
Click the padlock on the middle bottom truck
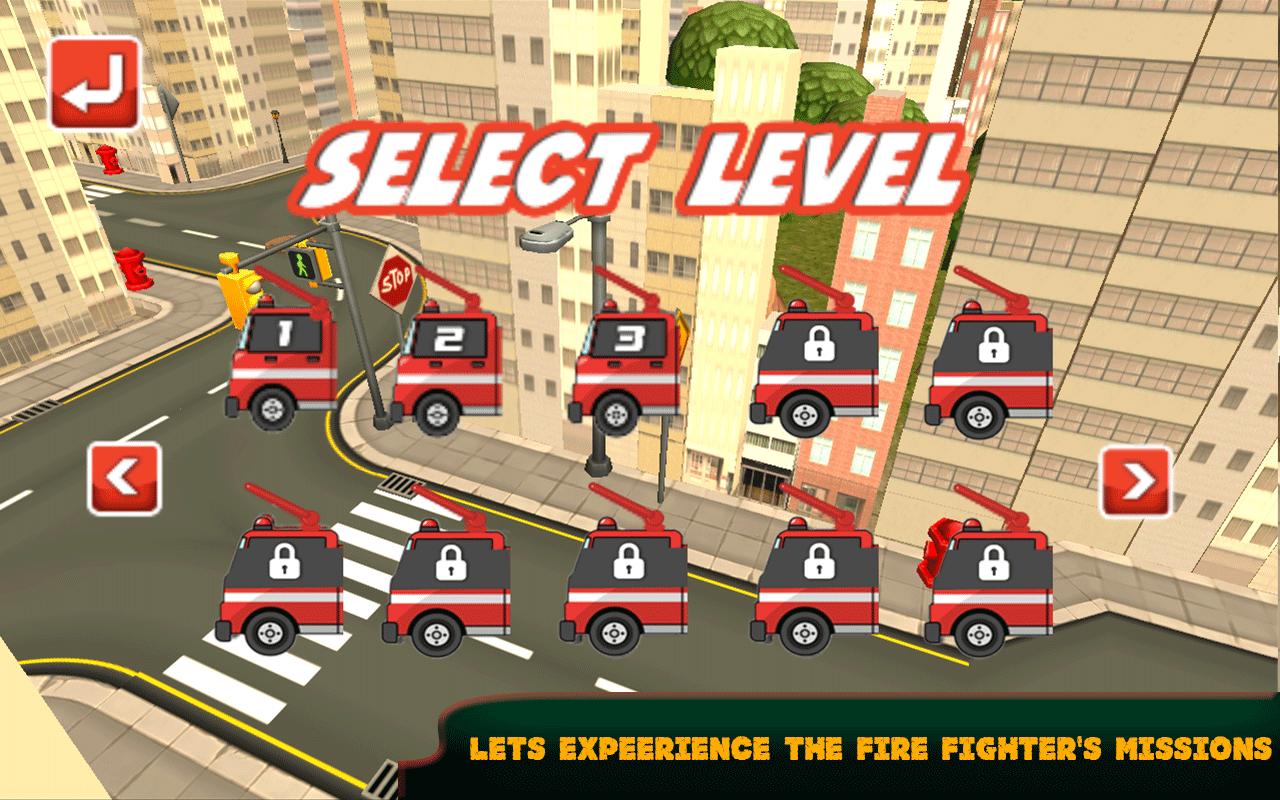[627, 563]
